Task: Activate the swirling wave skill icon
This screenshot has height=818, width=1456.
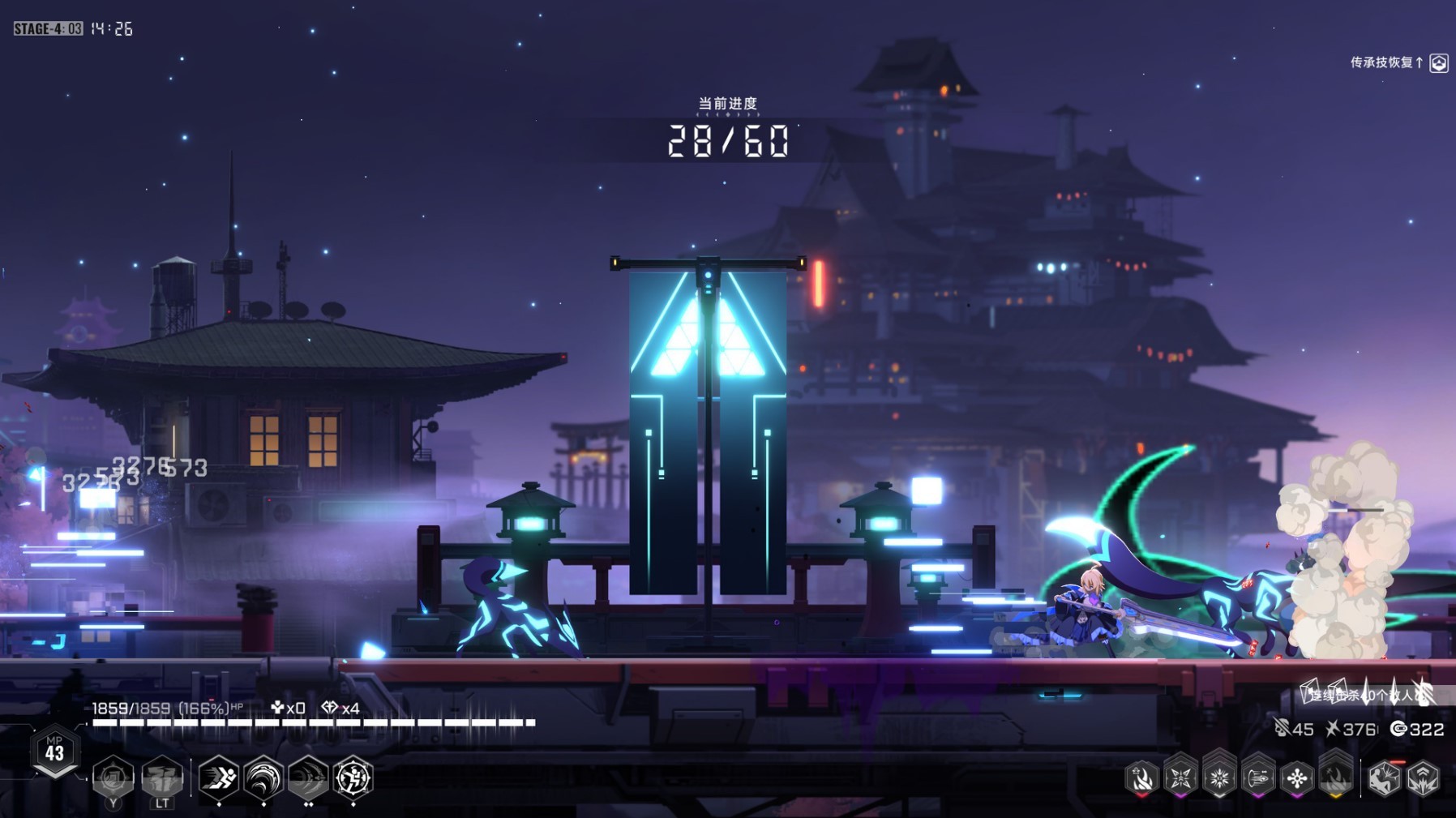Action: coord(263,778)
